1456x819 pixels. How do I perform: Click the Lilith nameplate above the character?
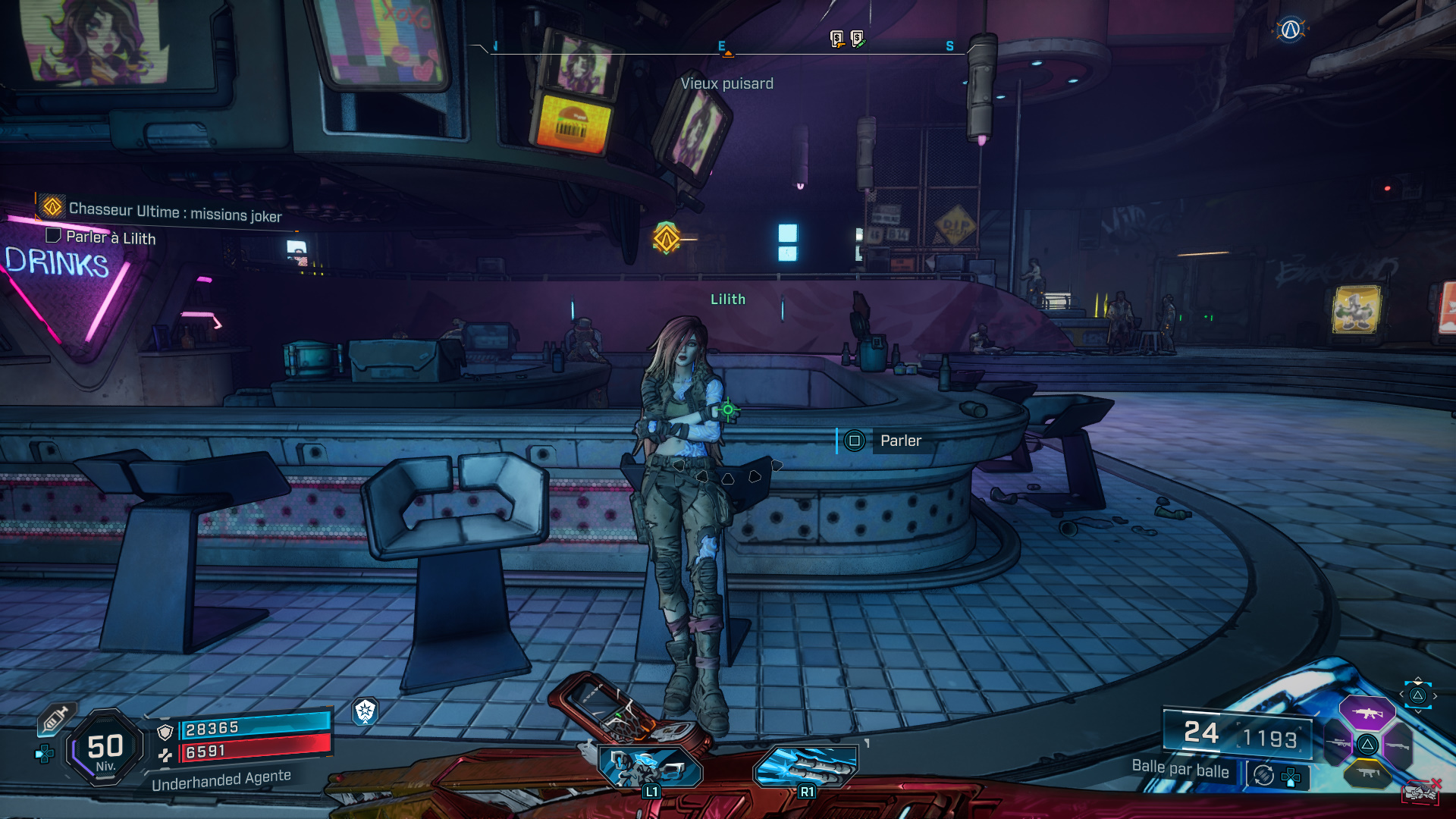point(728,300)
